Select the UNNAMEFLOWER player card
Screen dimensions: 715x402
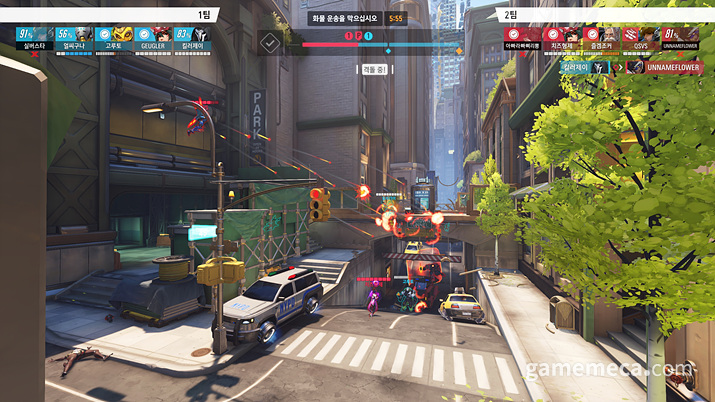click(x=680, y=37)
